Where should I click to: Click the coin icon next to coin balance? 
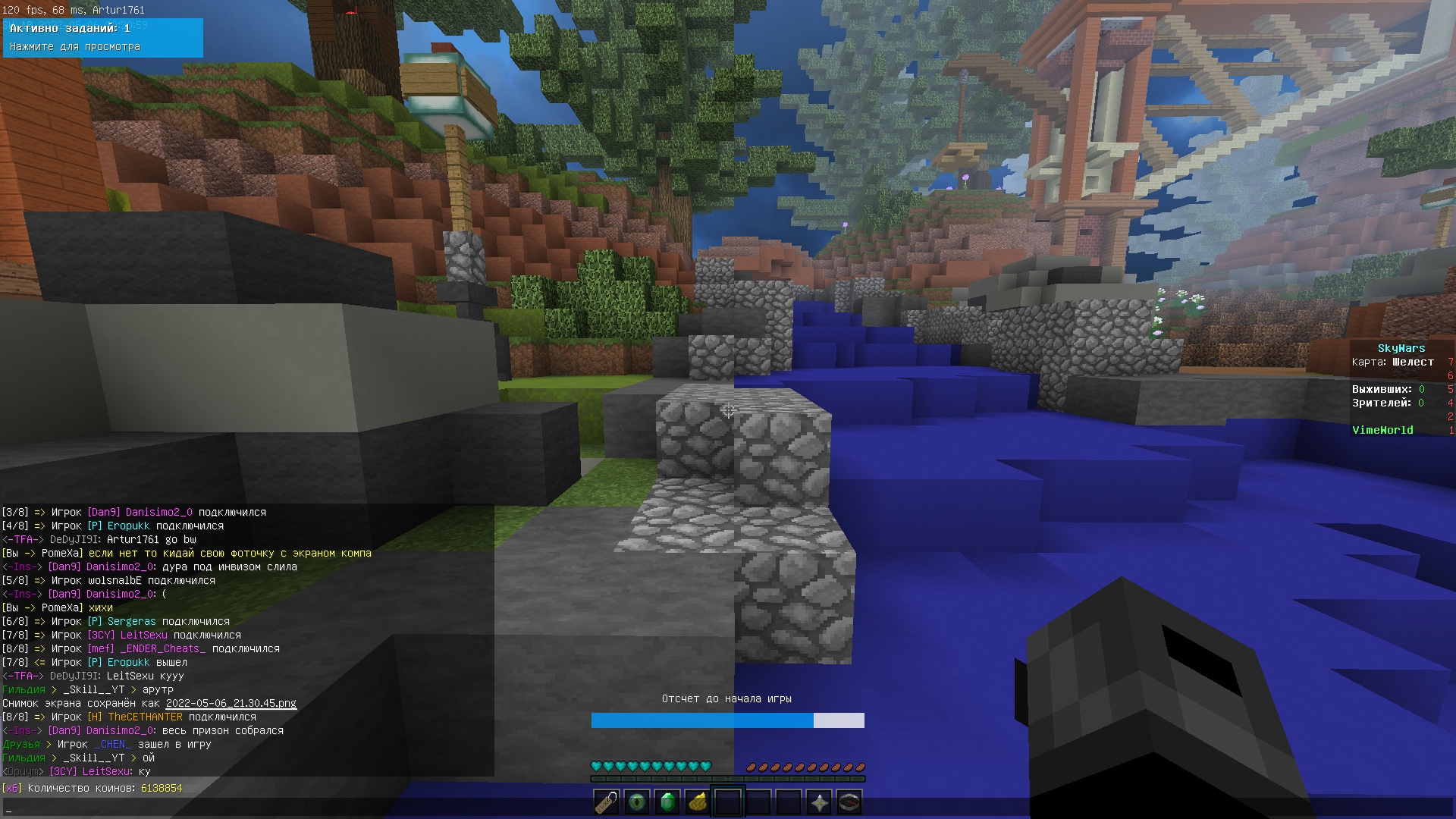12,788
